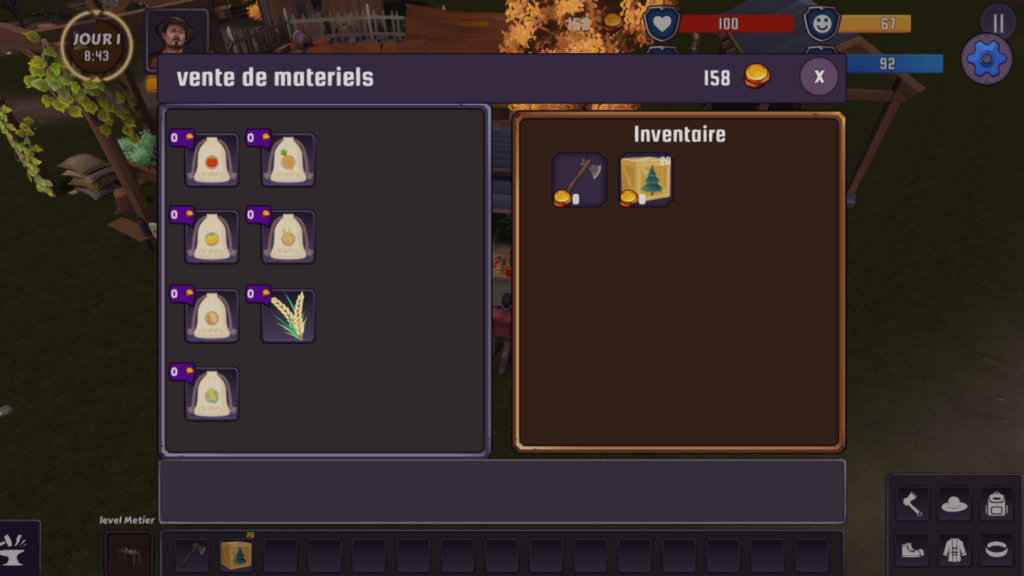
Task: Open the coat equipment slot
Action: pos(954,548)
